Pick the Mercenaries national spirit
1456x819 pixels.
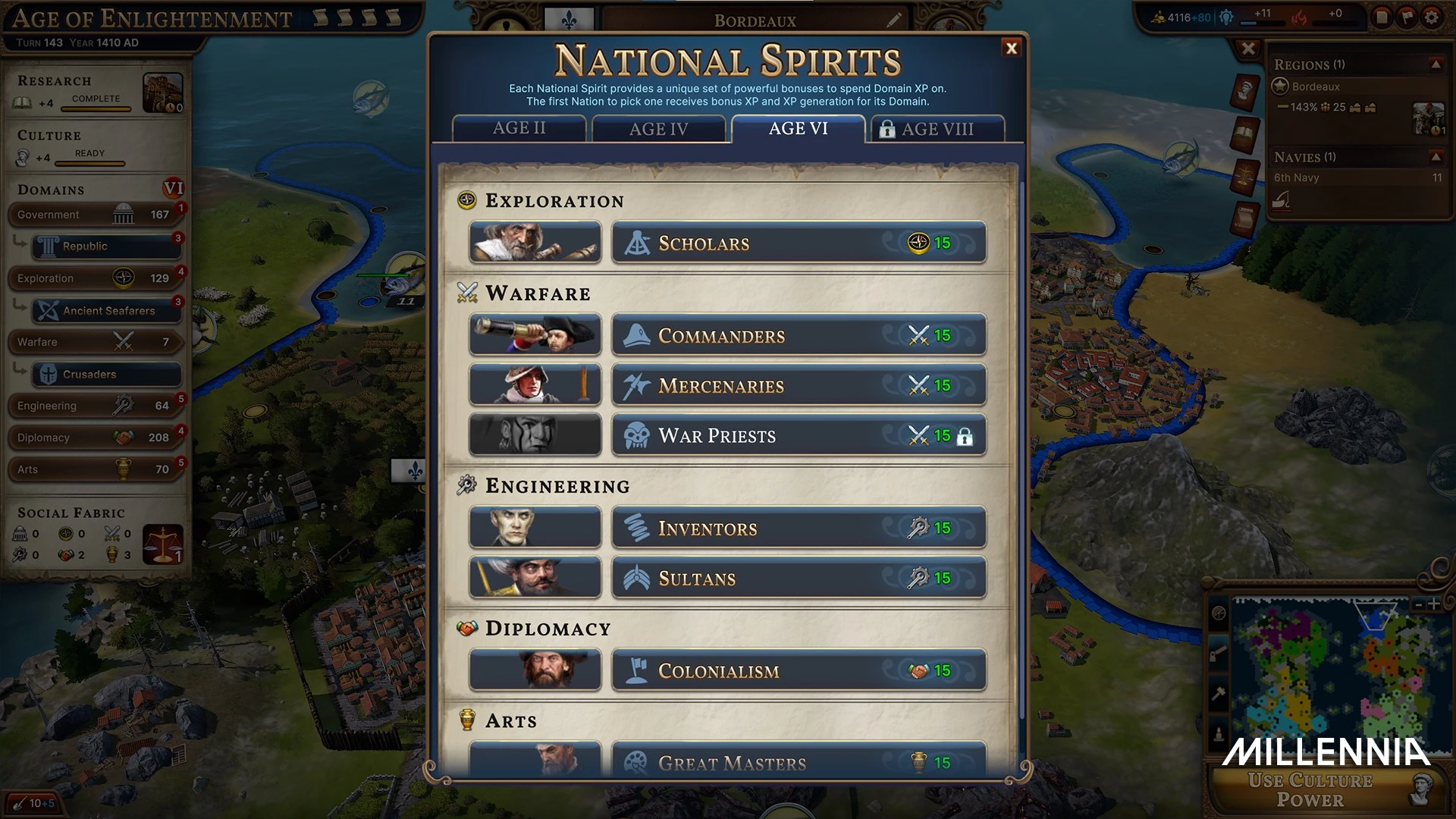799,385
